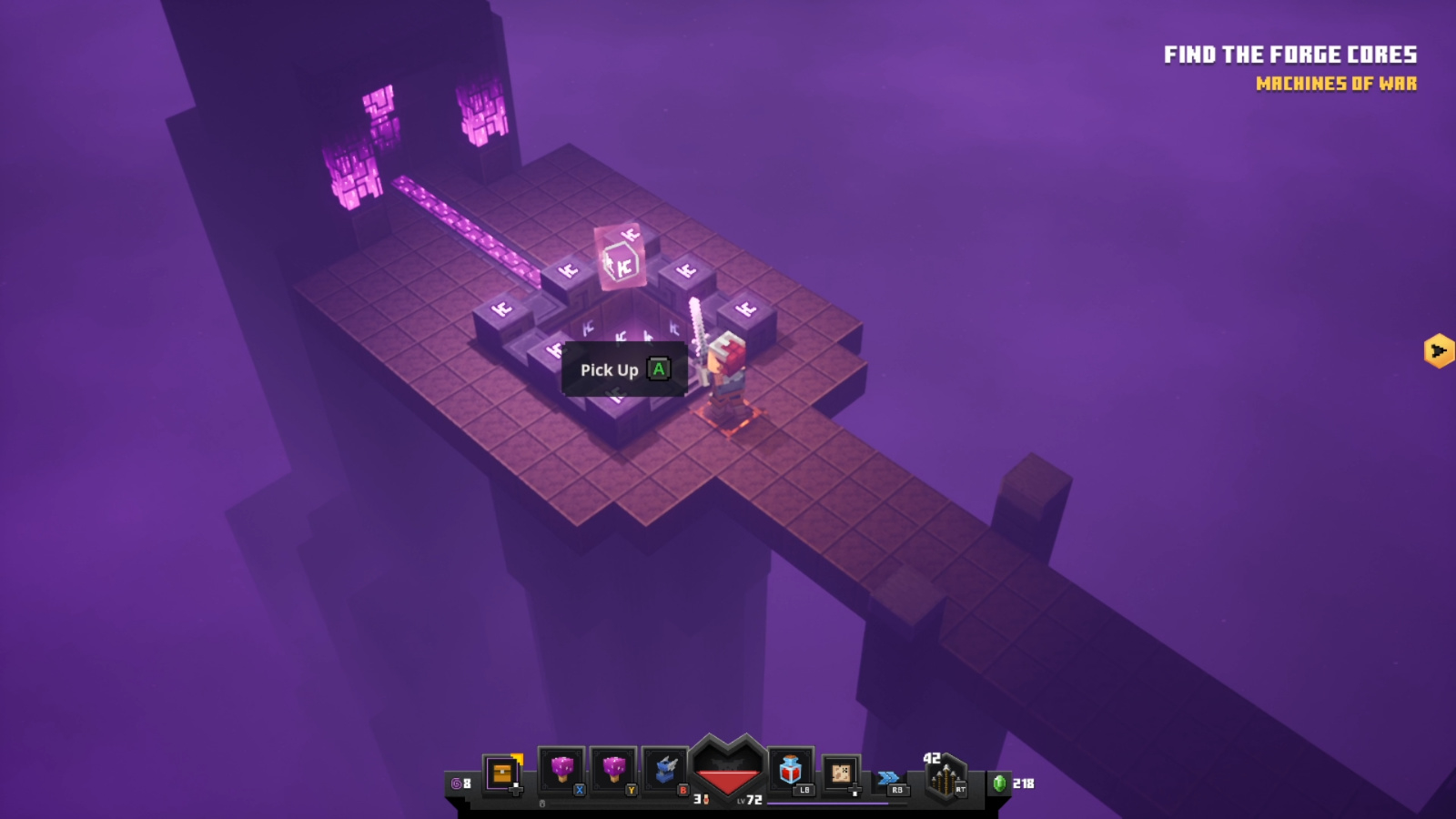Select the souls counter showing 68
The height and width of the screenshot is (819, 1456).
[460, 783]
